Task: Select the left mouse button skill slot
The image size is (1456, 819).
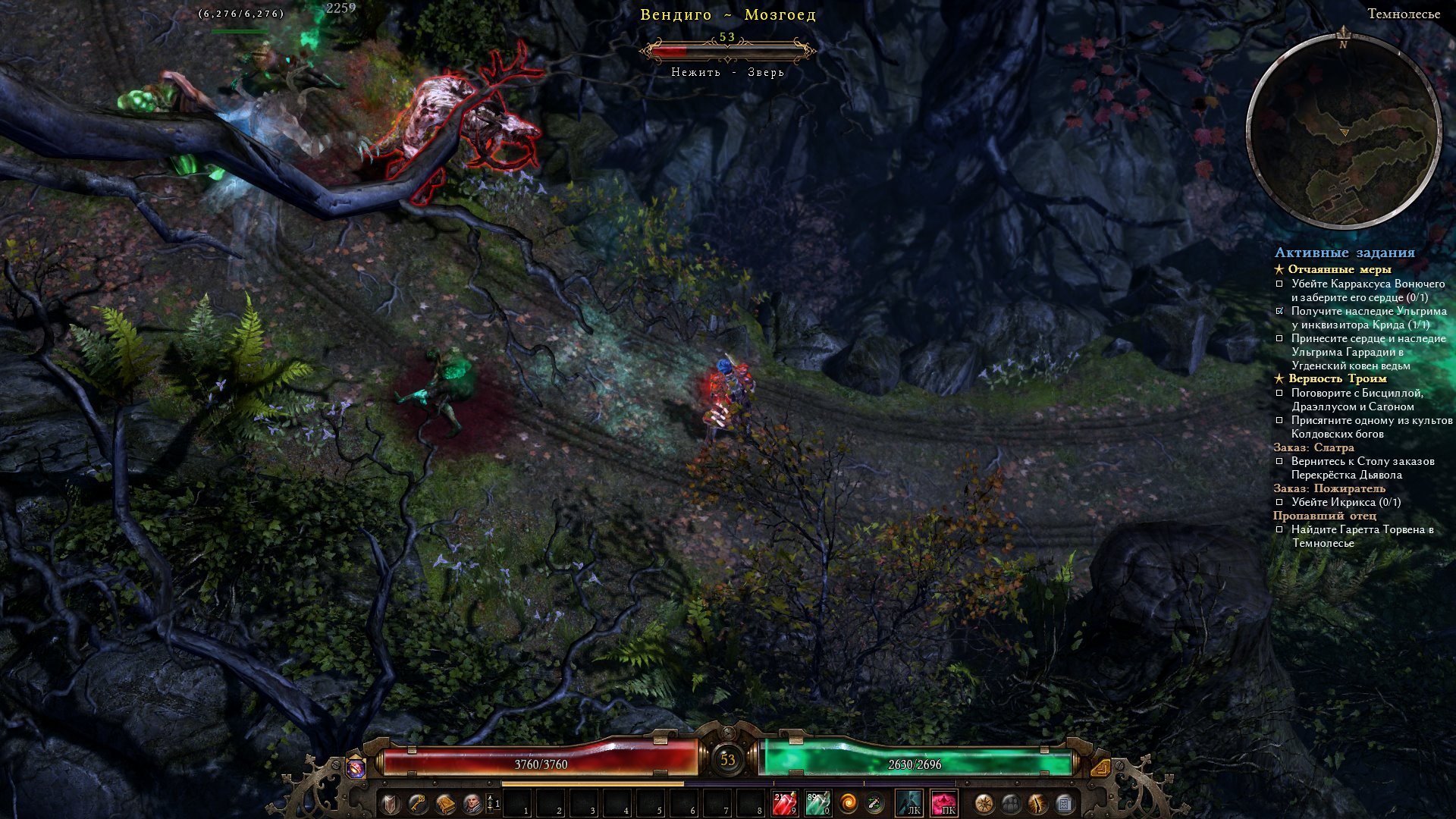Action: 909,803
